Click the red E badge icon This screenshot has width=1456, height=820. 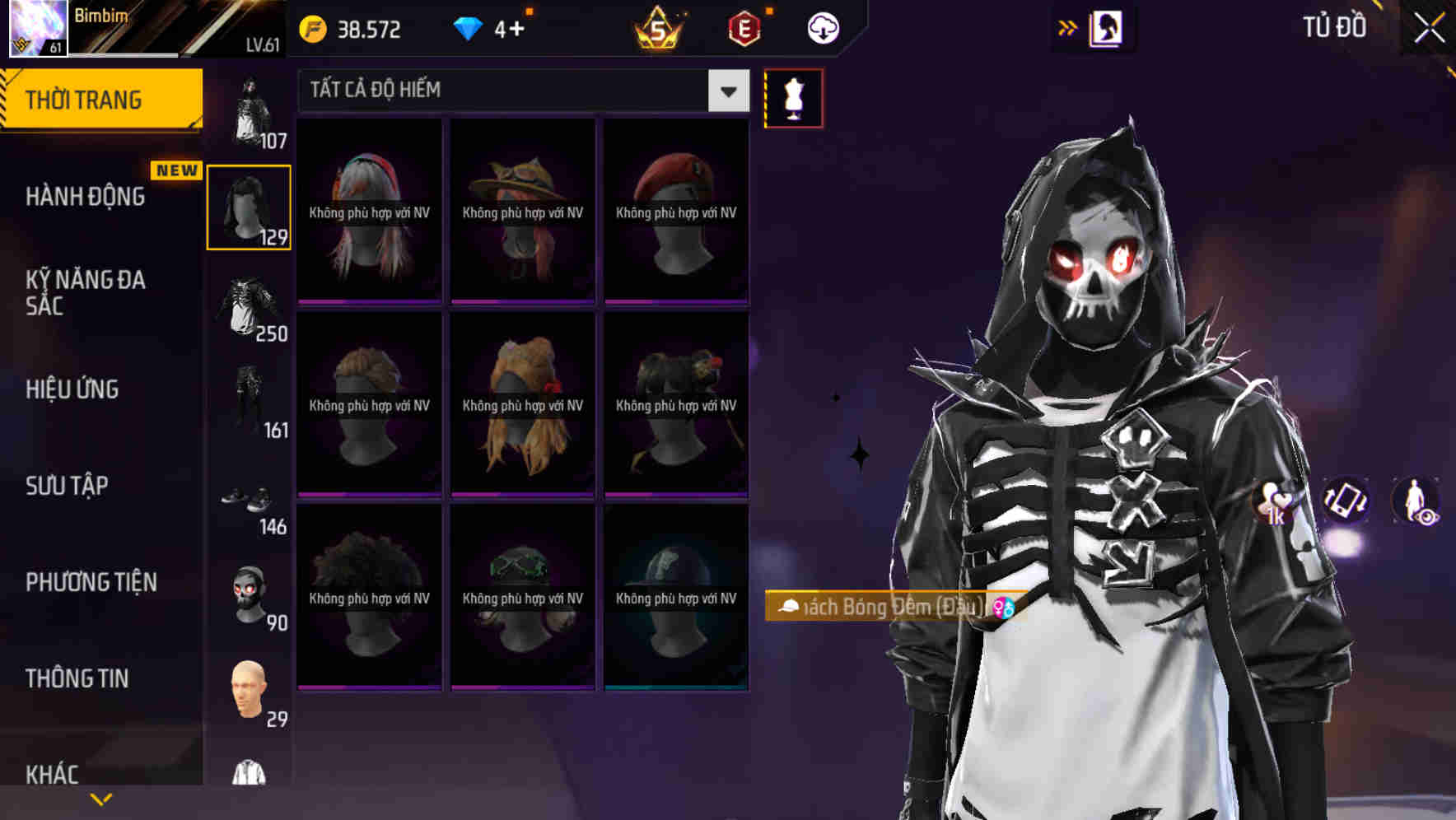click(744, 28)
